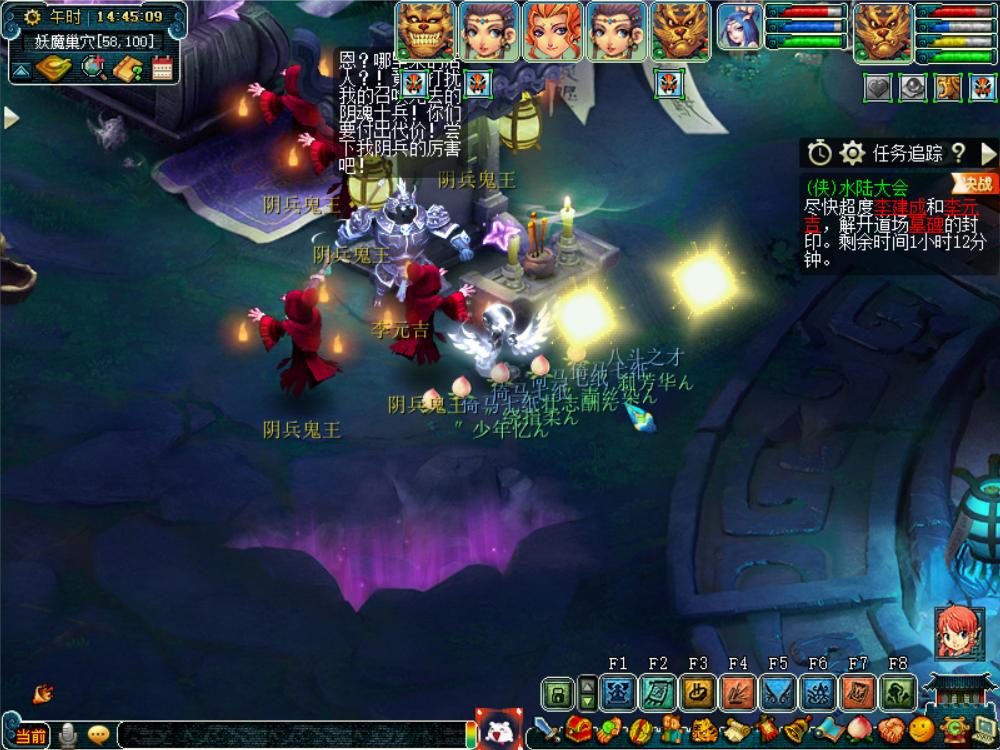This screenshot has width=1000, height=750.
Task: Open the guide book with green question mark
Action: pyautogui.click(x=129, y=68)
